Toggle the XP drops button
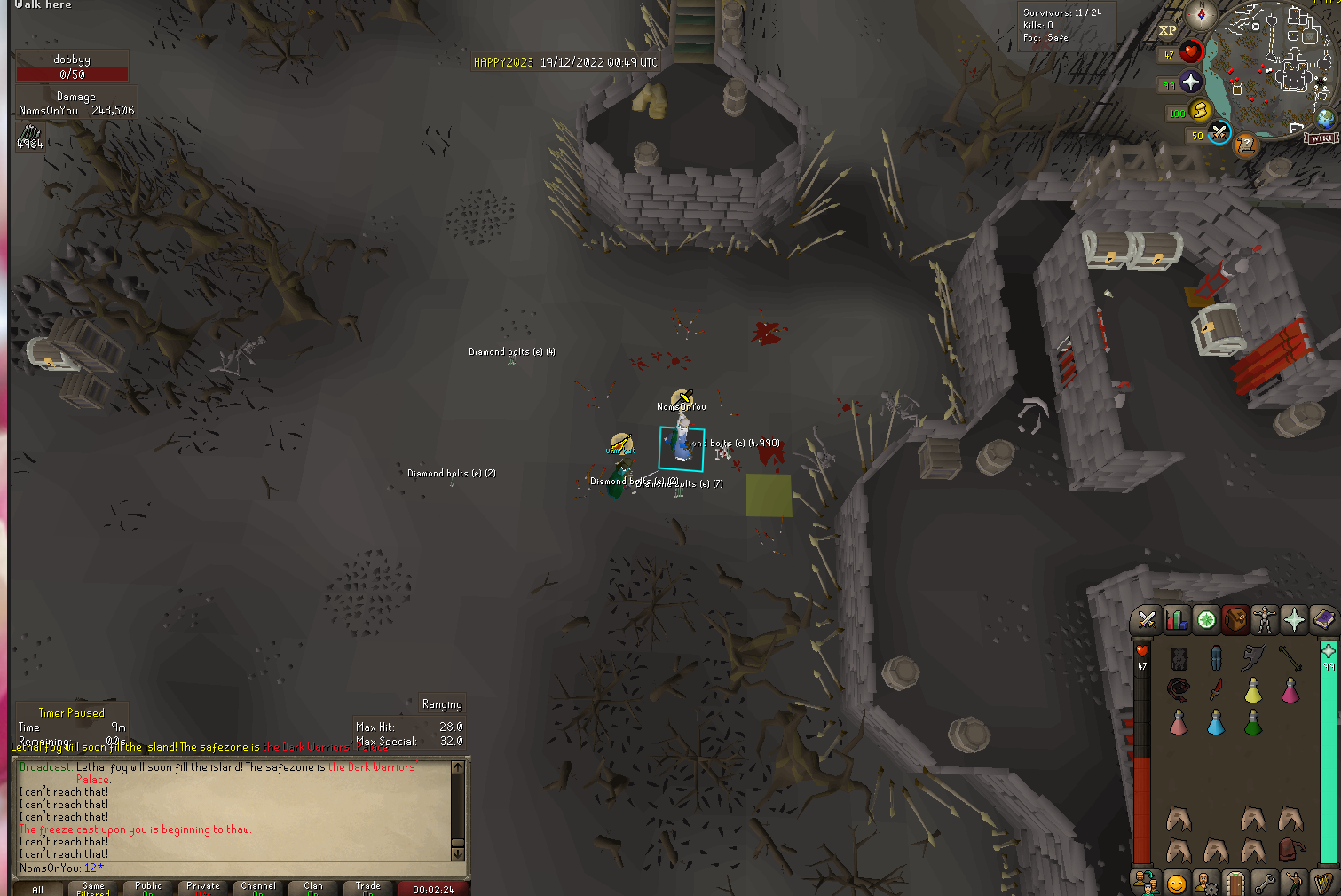 click(1167, 30)
